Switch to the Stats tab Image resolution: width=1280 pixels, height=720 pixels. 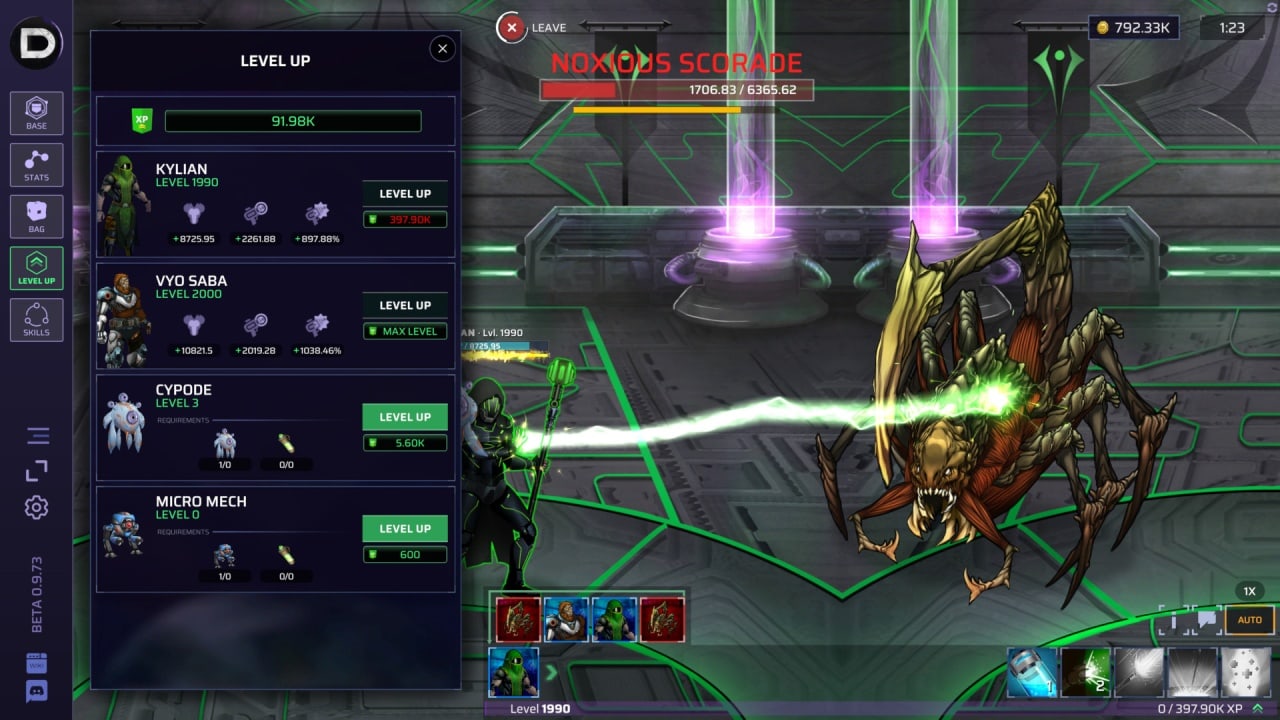click(x=37, y=165)
